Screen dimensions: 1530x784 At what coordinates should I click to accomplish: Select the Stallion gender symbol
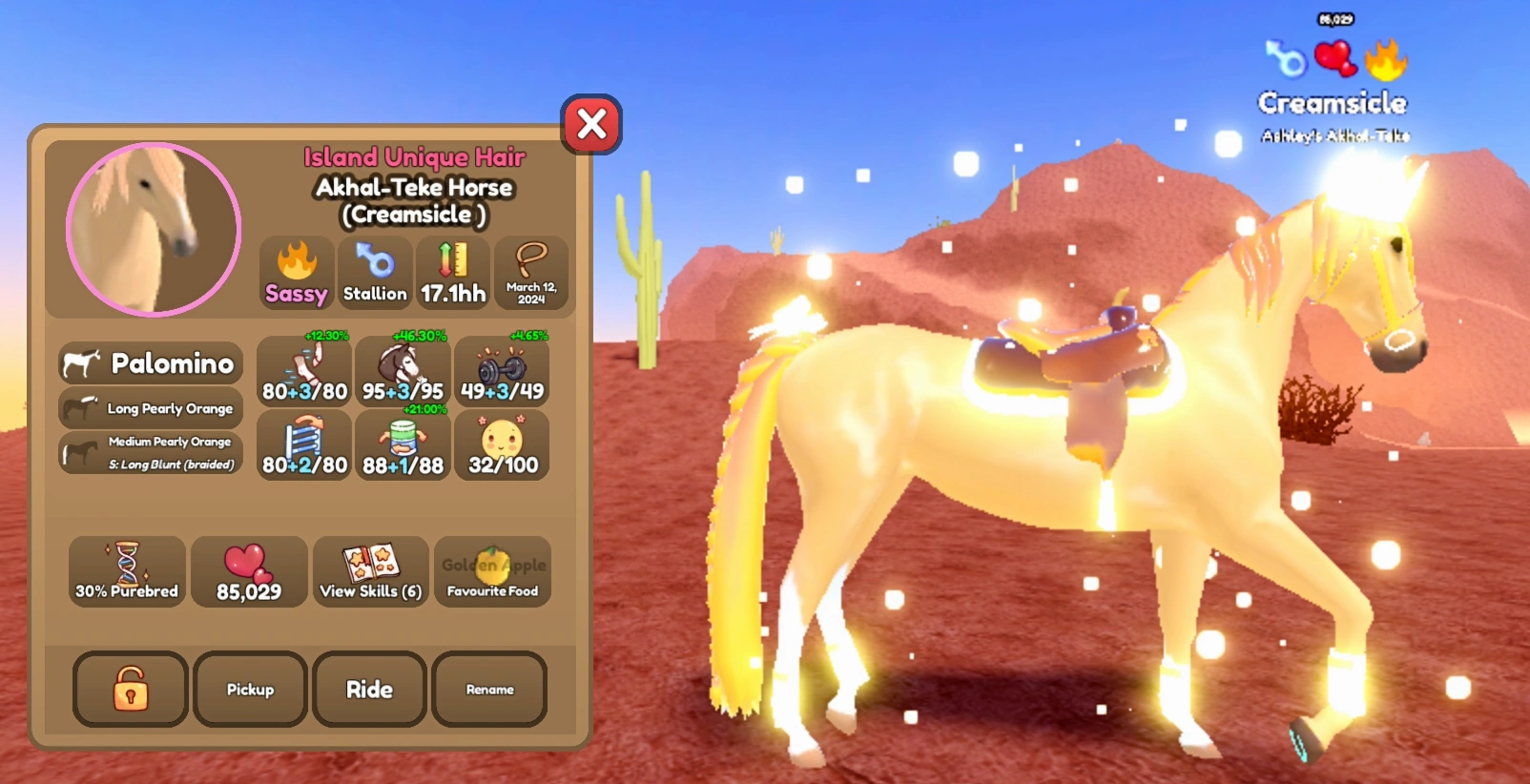tap(375, 274)
